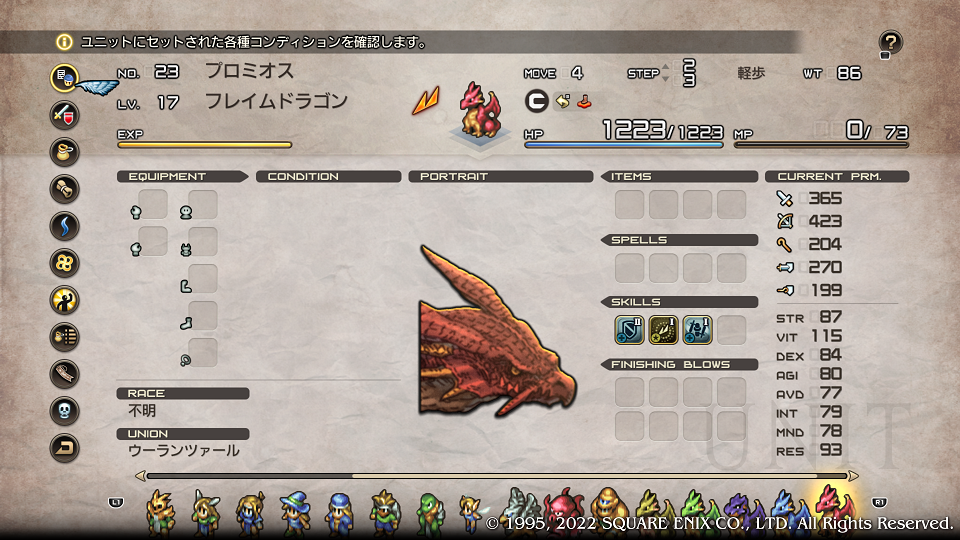Open the help question mark button
The width and height of the screenshot is (960, 540).
pyautogui.click(x=890, y=43)
